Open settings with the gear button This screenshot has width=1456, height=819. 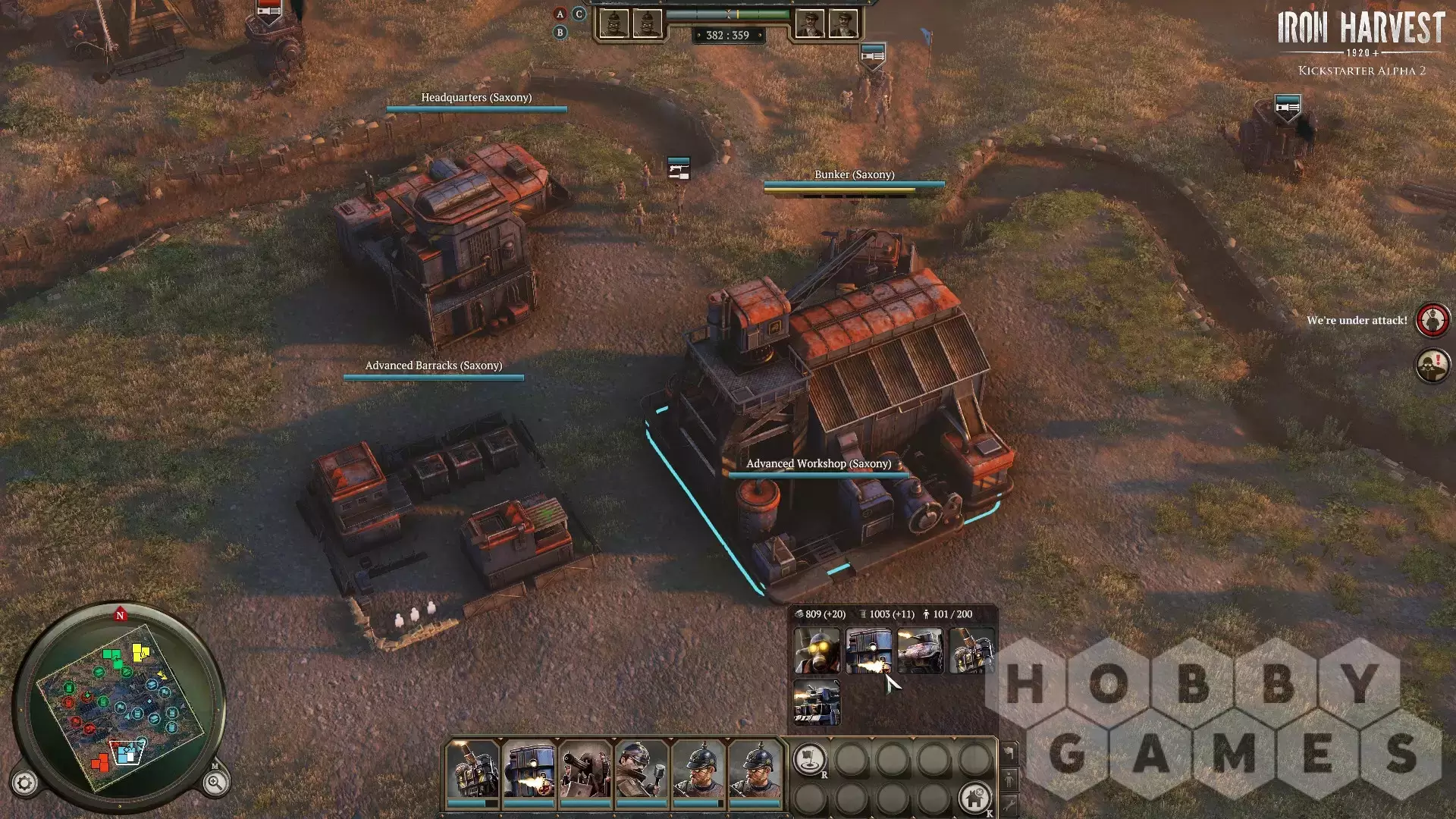[x=24, y=783]
